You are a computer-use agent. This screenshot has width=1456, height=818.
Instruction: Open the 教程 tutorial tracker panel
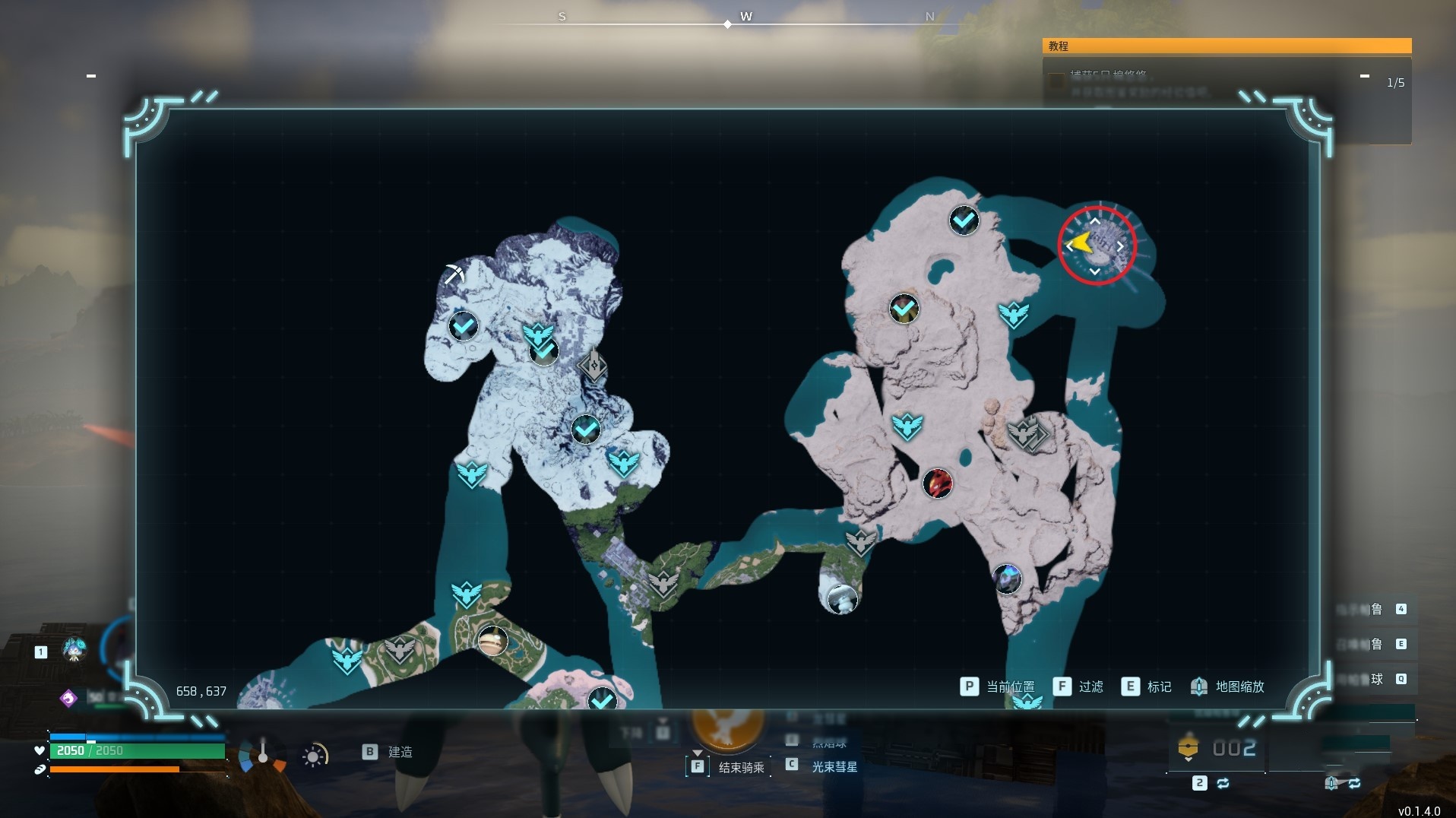pos(1226,46)
